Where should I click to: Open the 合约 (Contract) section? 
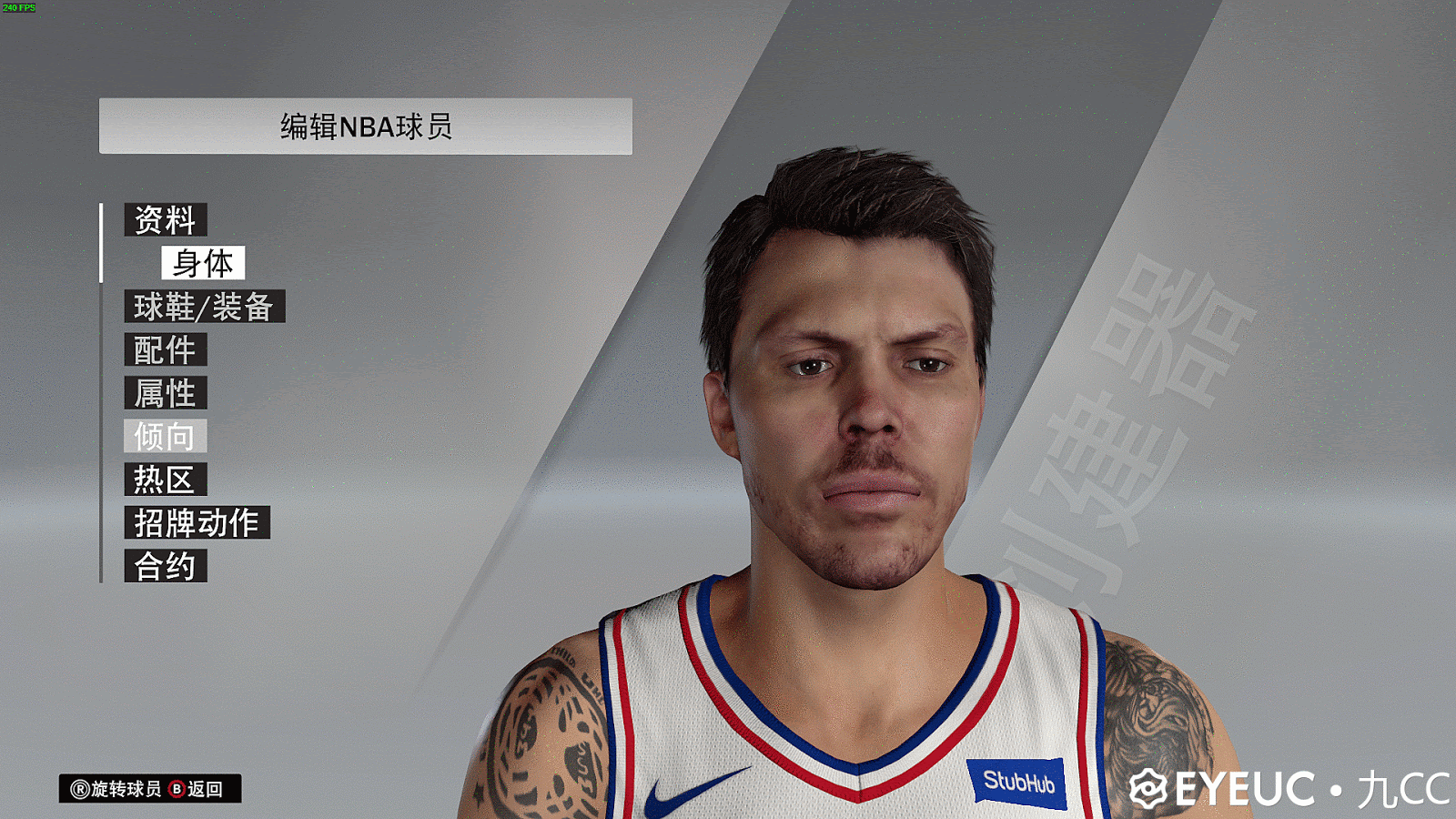[x=166, y=567]
